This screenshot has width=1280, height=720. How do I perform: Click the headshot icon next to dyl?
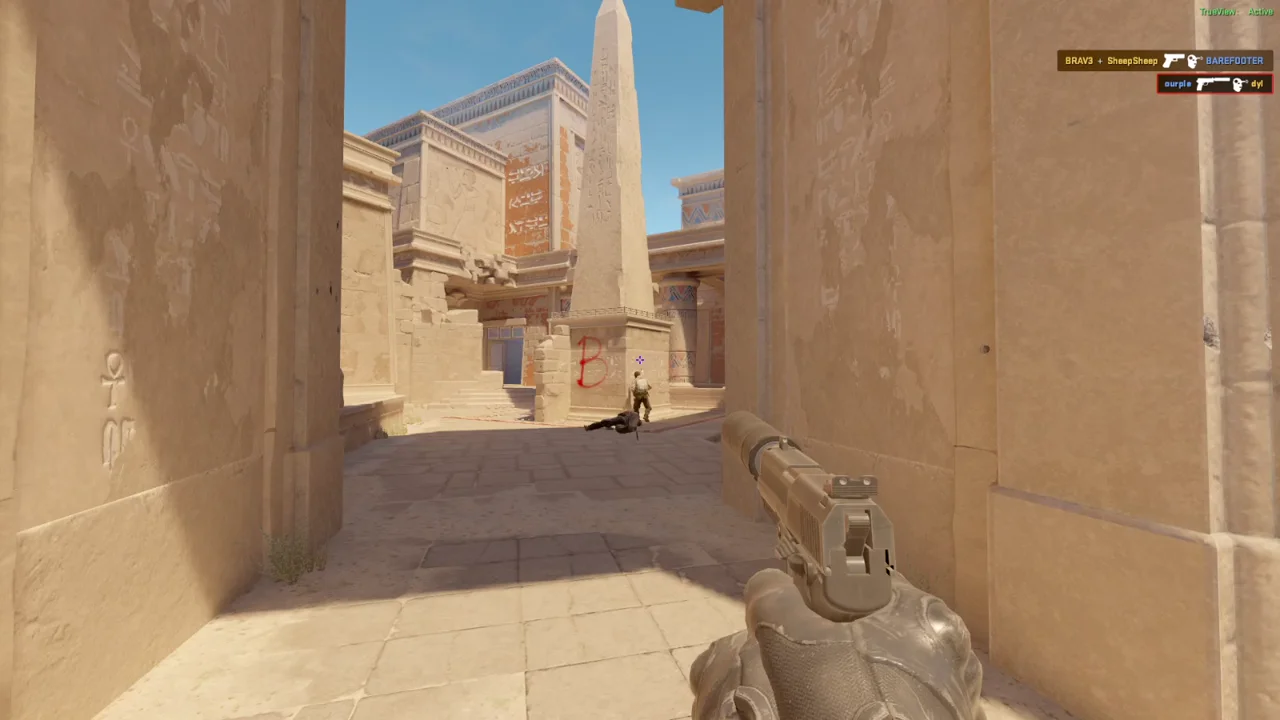coord(1238,84)
